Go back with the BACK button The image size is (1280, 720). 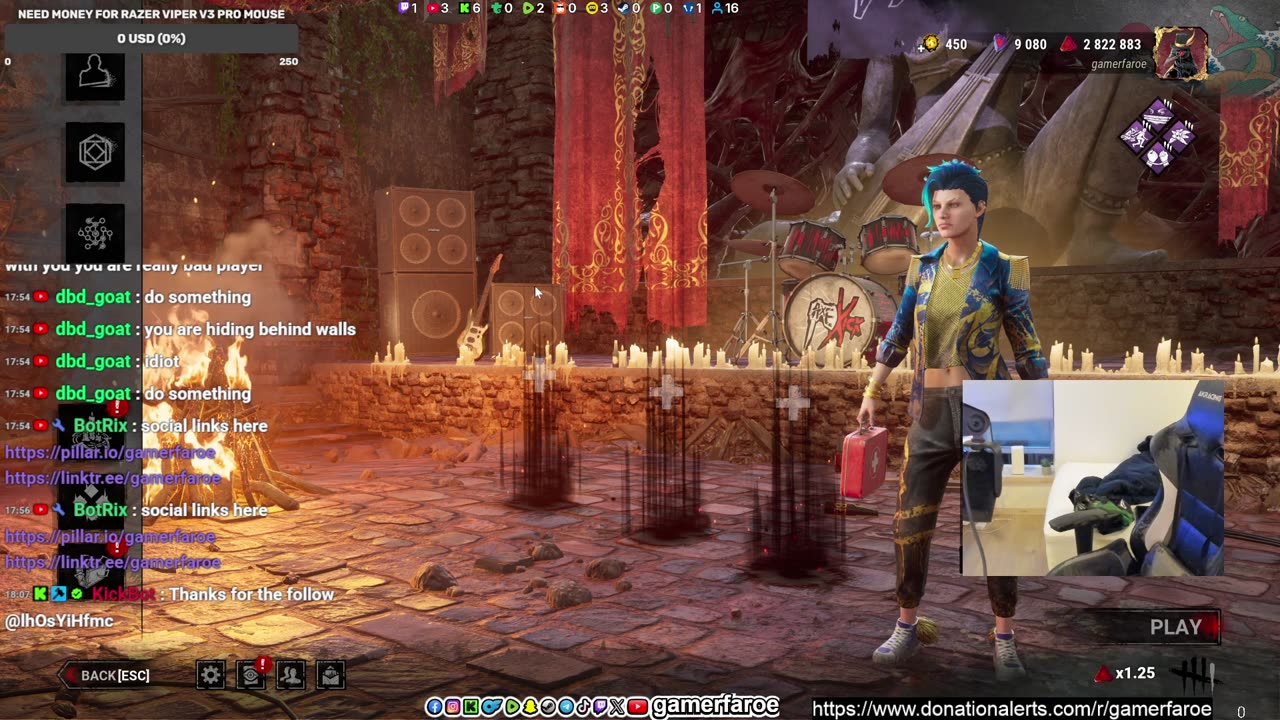click(x=108, y=675)
